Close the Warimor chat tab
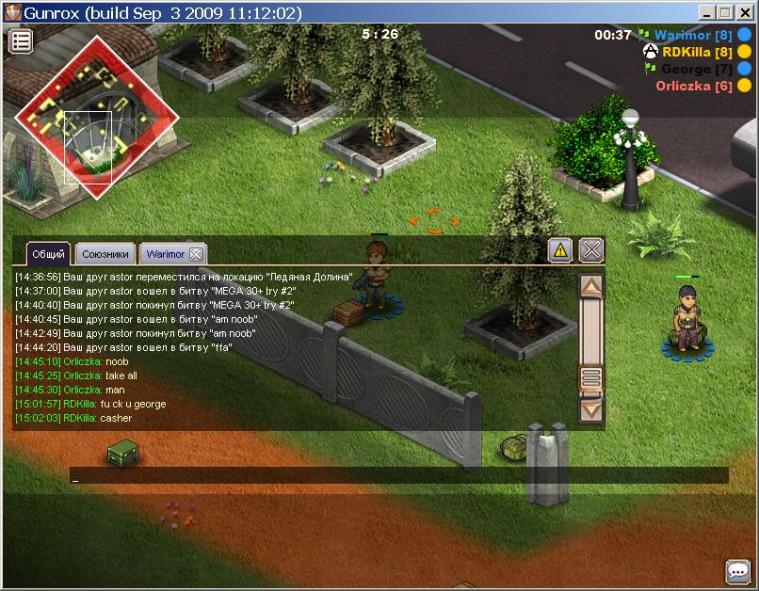Image resolution: width=759 pixels, height=591 pixels. pos(197,254)
